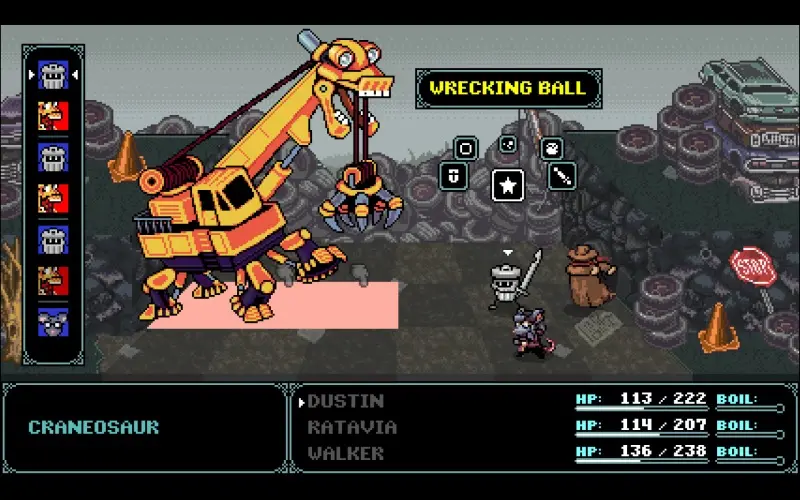Select the star skill command

508,185
